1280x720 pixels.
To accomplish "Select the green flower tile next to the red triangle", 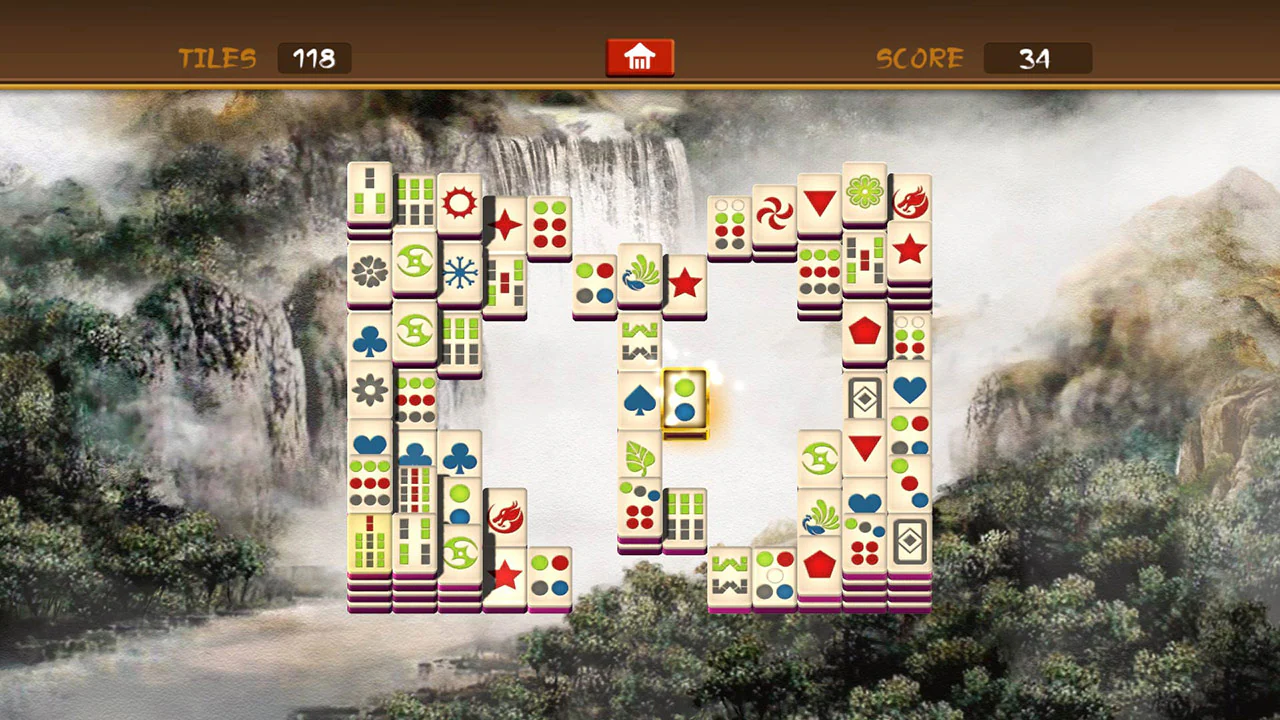I will (865, 190).
